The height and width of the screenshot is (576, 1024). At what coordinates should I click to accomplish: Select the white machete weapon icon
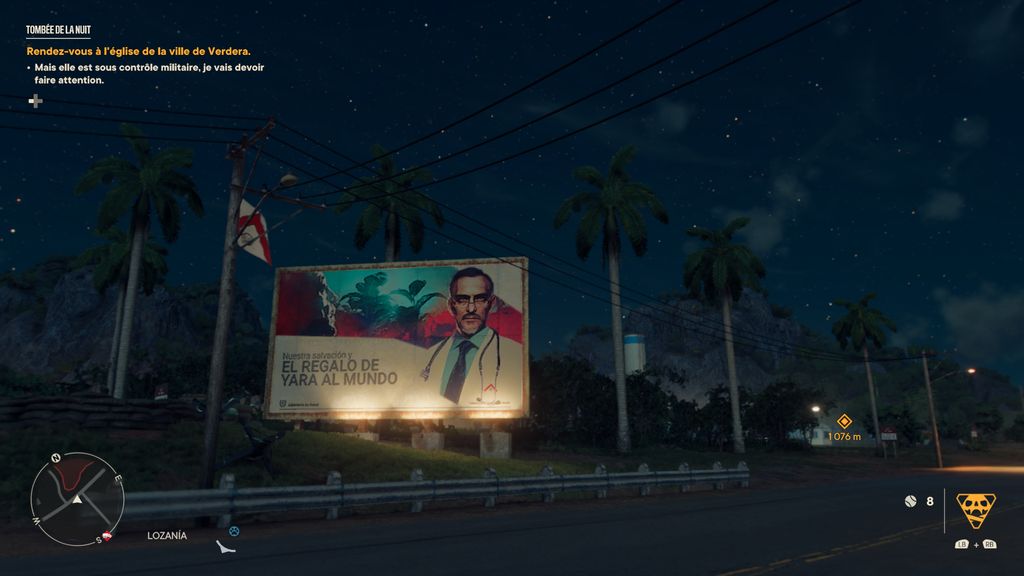(226, 547)
